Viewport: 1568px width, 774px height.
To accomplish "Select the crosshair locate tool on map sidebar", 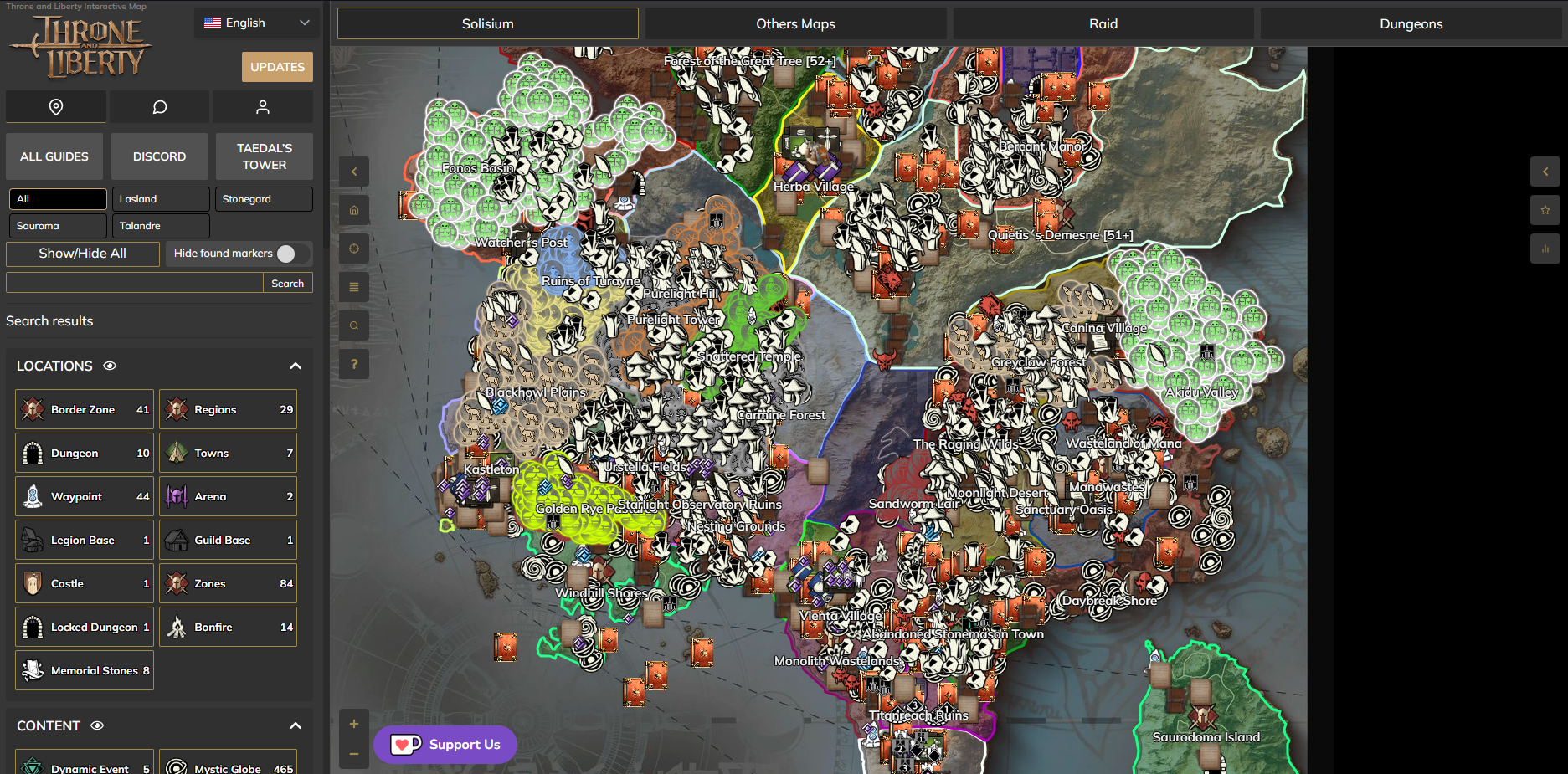I will point(354,249).
